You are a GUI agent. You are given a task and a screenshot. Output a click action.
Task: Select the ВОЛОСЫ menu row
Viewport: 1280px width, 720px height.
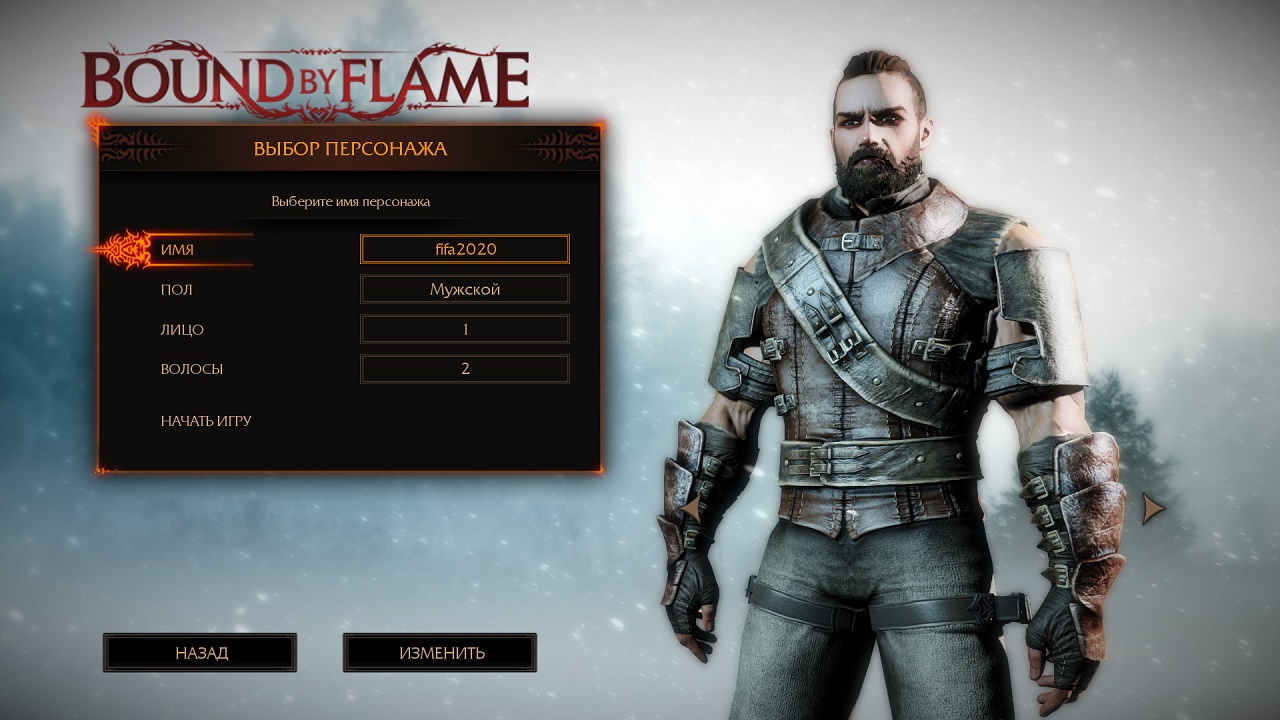[x=191, y=369]
